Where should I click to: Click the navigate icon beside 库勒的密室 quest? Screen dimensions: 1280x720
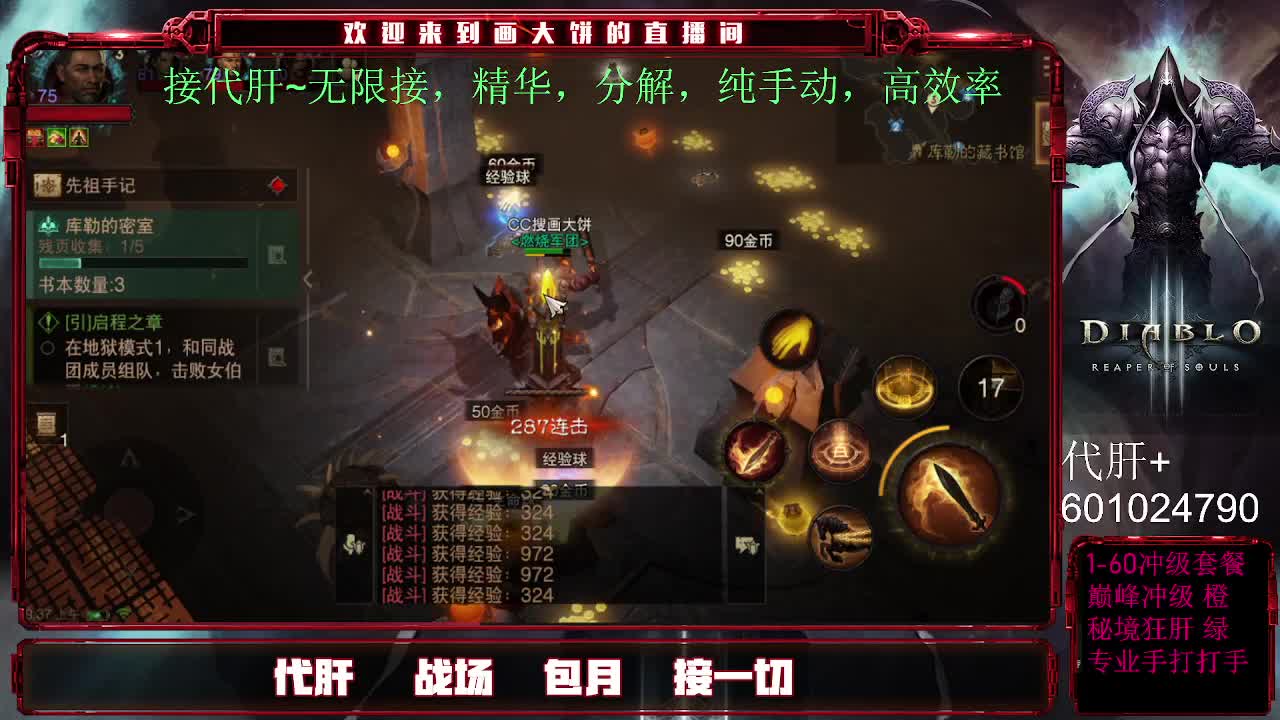click(x=275, y=253)
